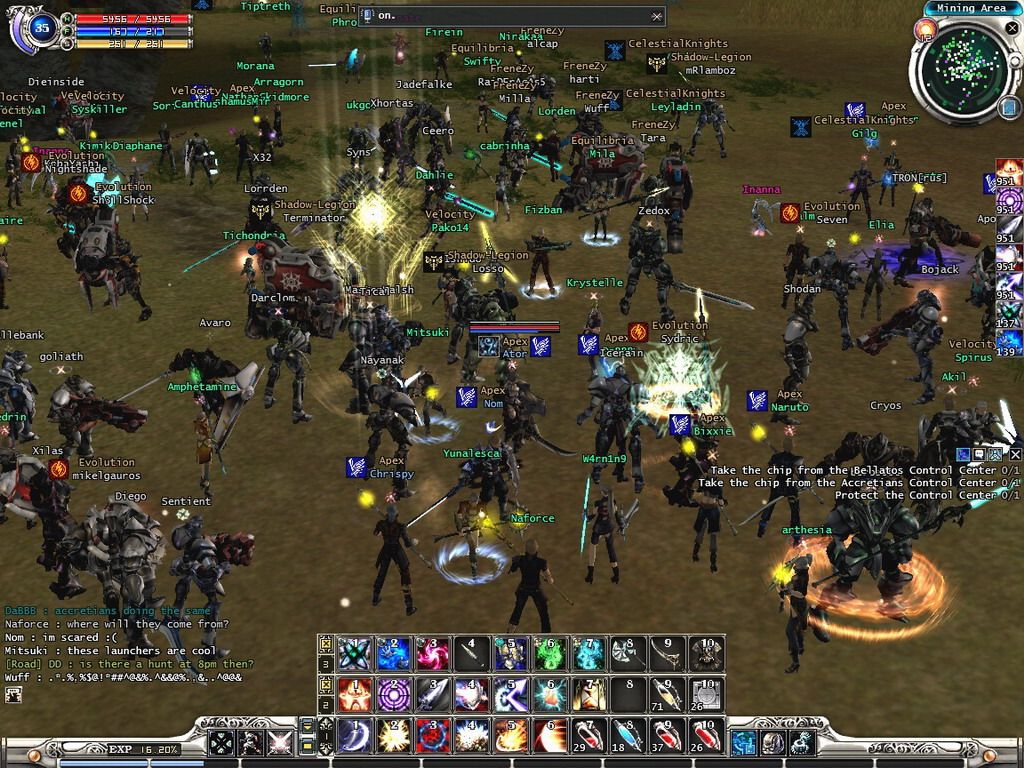Activate the crescent slash skill in bottom slot 1
1024x768 pixels.
pos(351,734)
